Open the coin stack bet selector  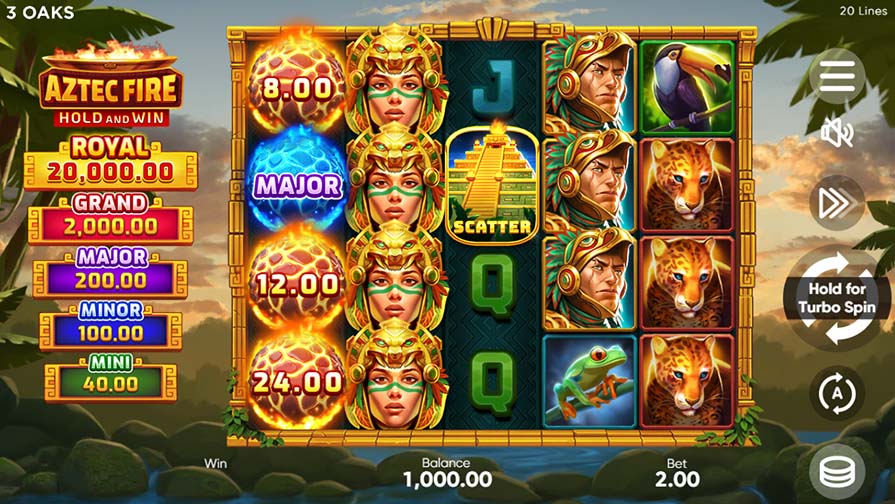[x=838, y=470]
